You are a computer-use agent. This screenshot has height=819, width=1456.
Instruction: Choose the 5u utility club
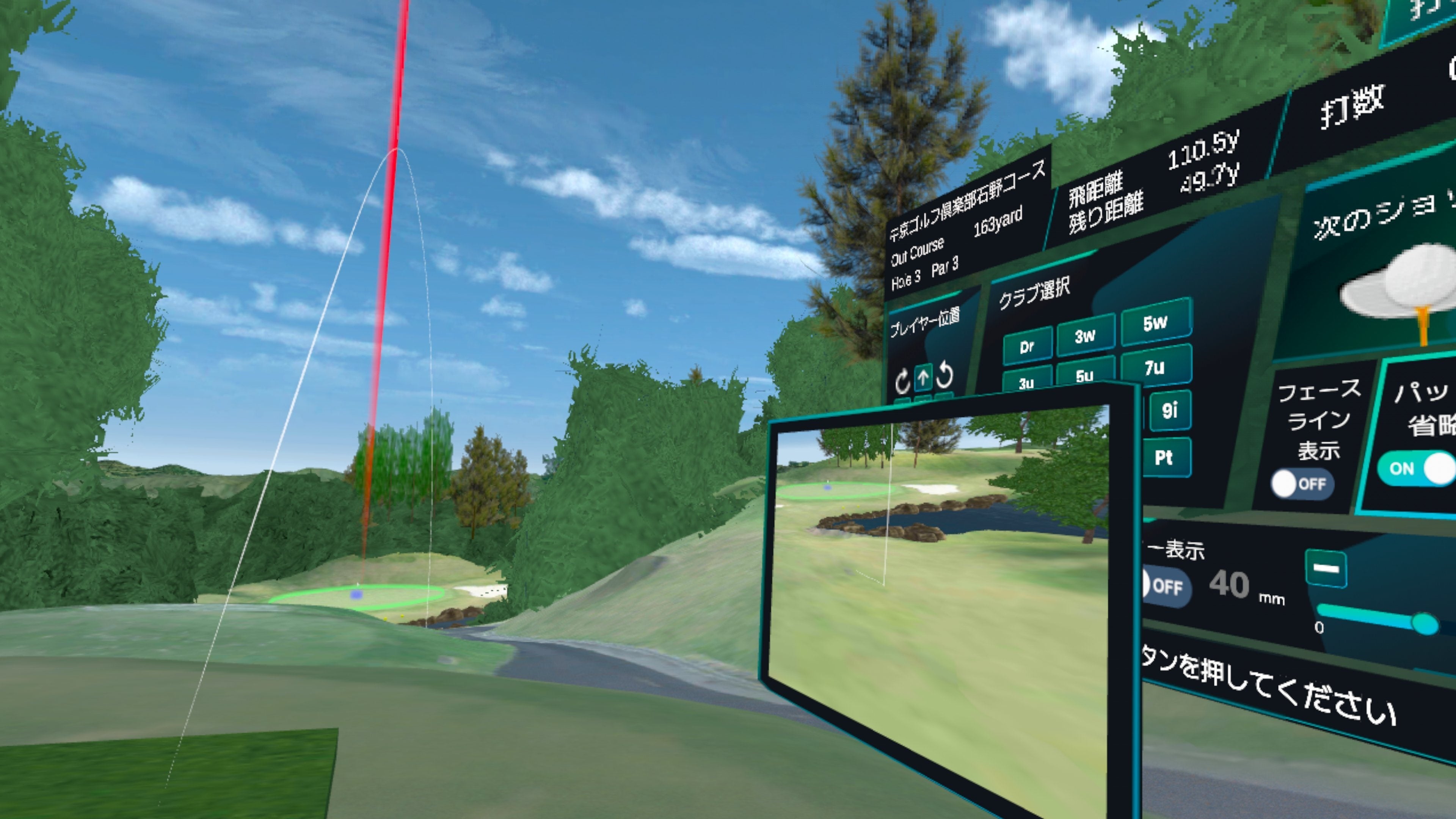[x=1084, y=373]
